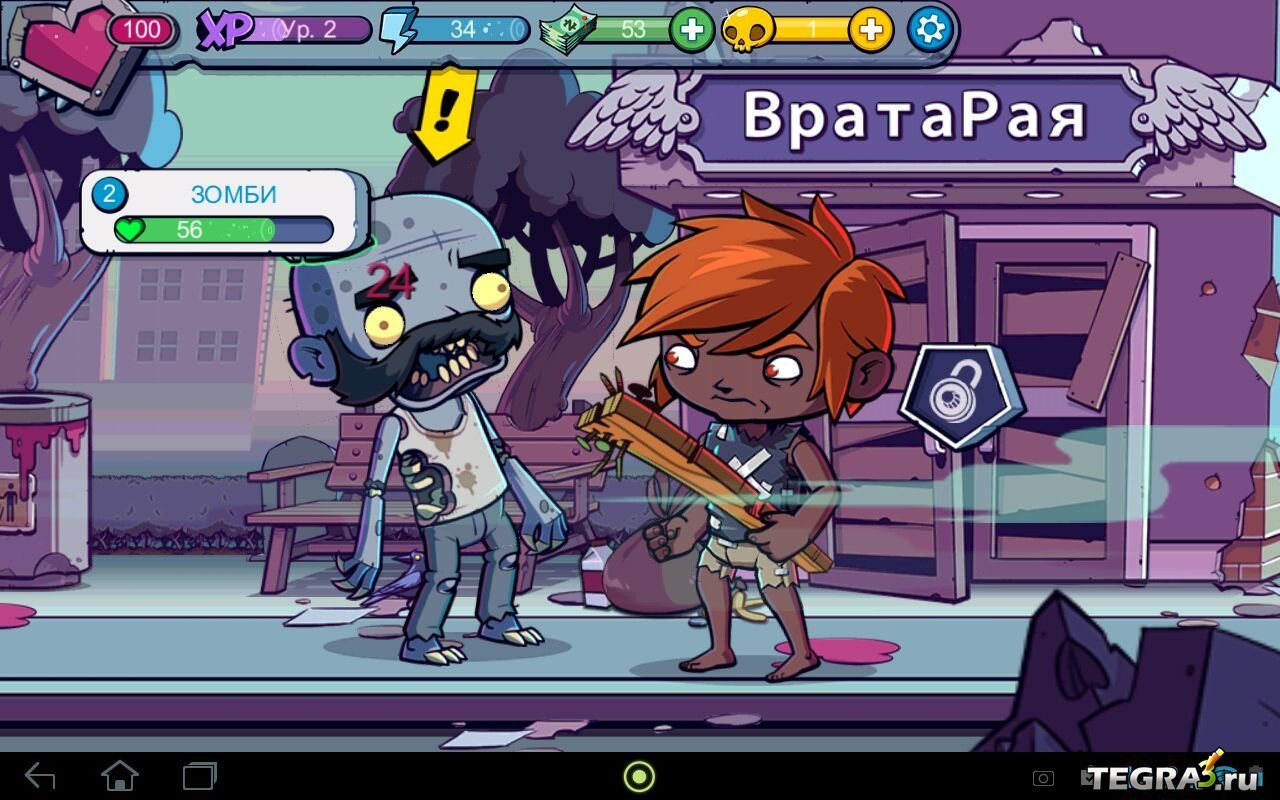
Task: Go back with the Android back arrow
Action: (x=40, y=776)
